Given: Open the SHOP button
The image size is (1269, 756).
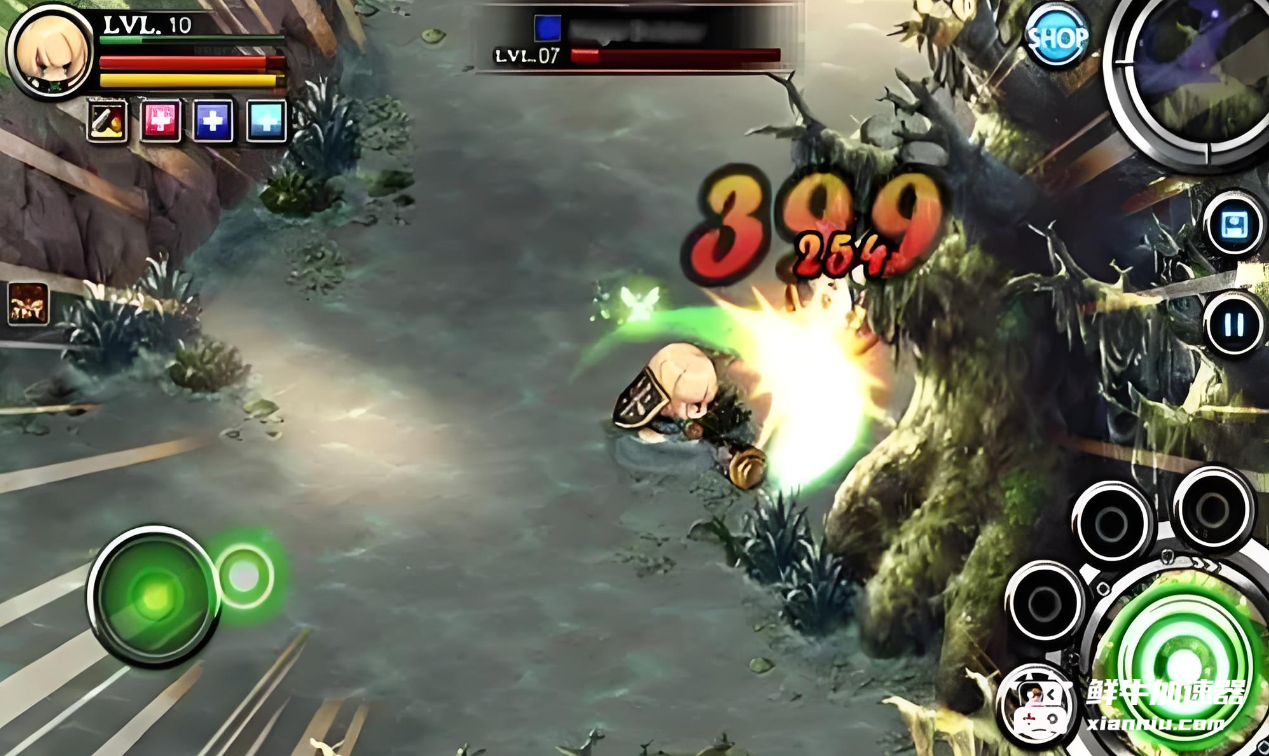Looking at the screenshot, I should tap(1057, 36).
